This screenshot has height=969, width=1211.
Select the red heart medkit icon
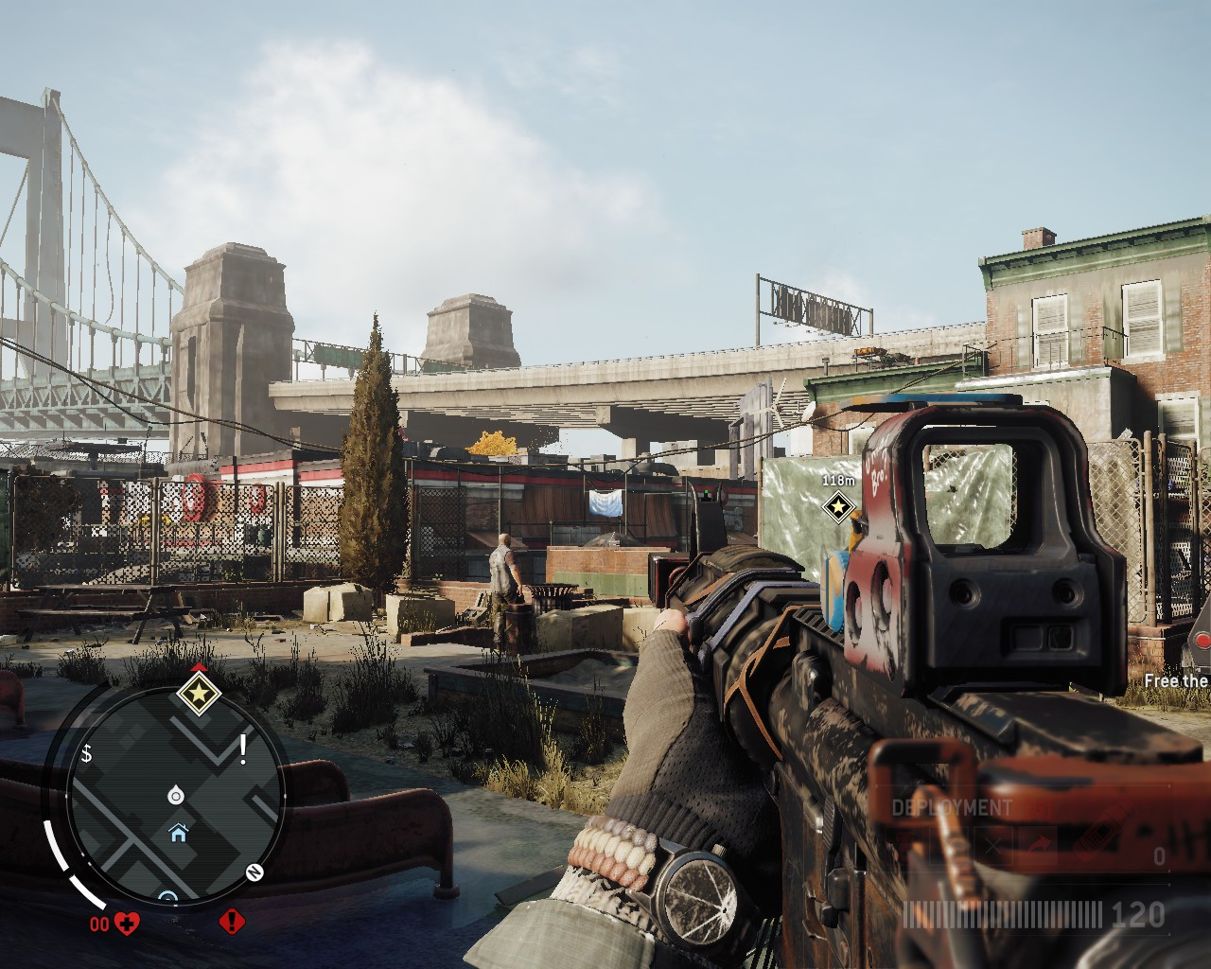127,923
